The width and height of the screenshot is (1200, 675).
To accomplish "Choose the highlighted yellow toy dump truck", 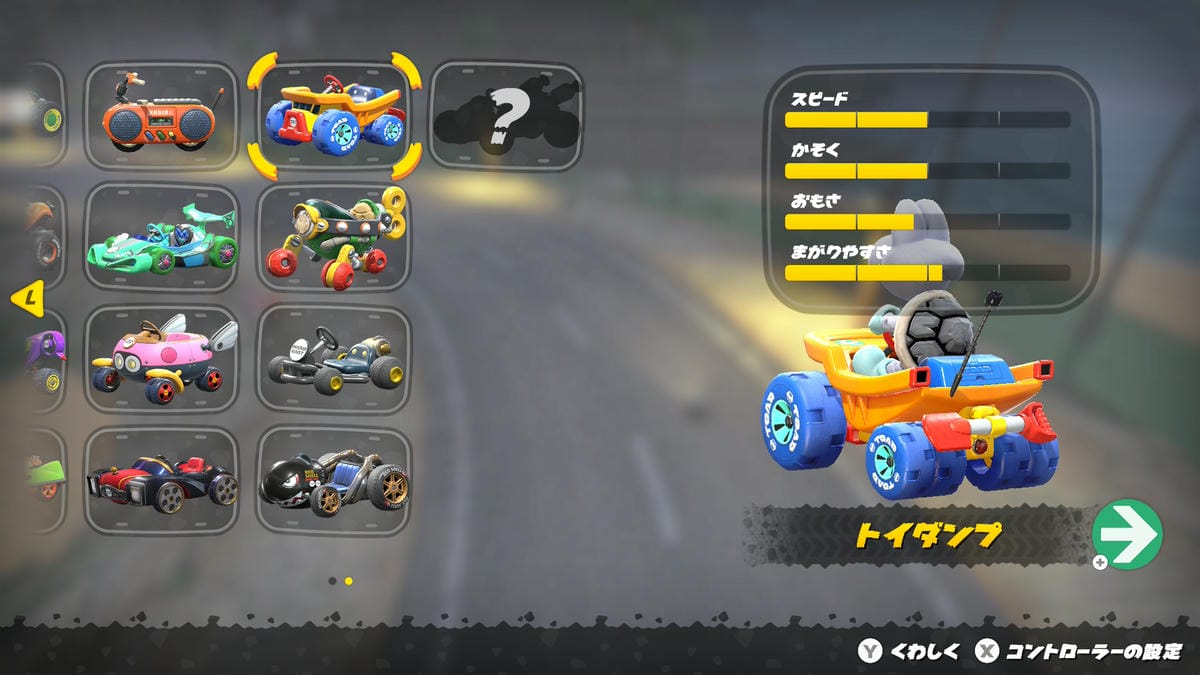I will pyautogui.click(x=334, y=117).
